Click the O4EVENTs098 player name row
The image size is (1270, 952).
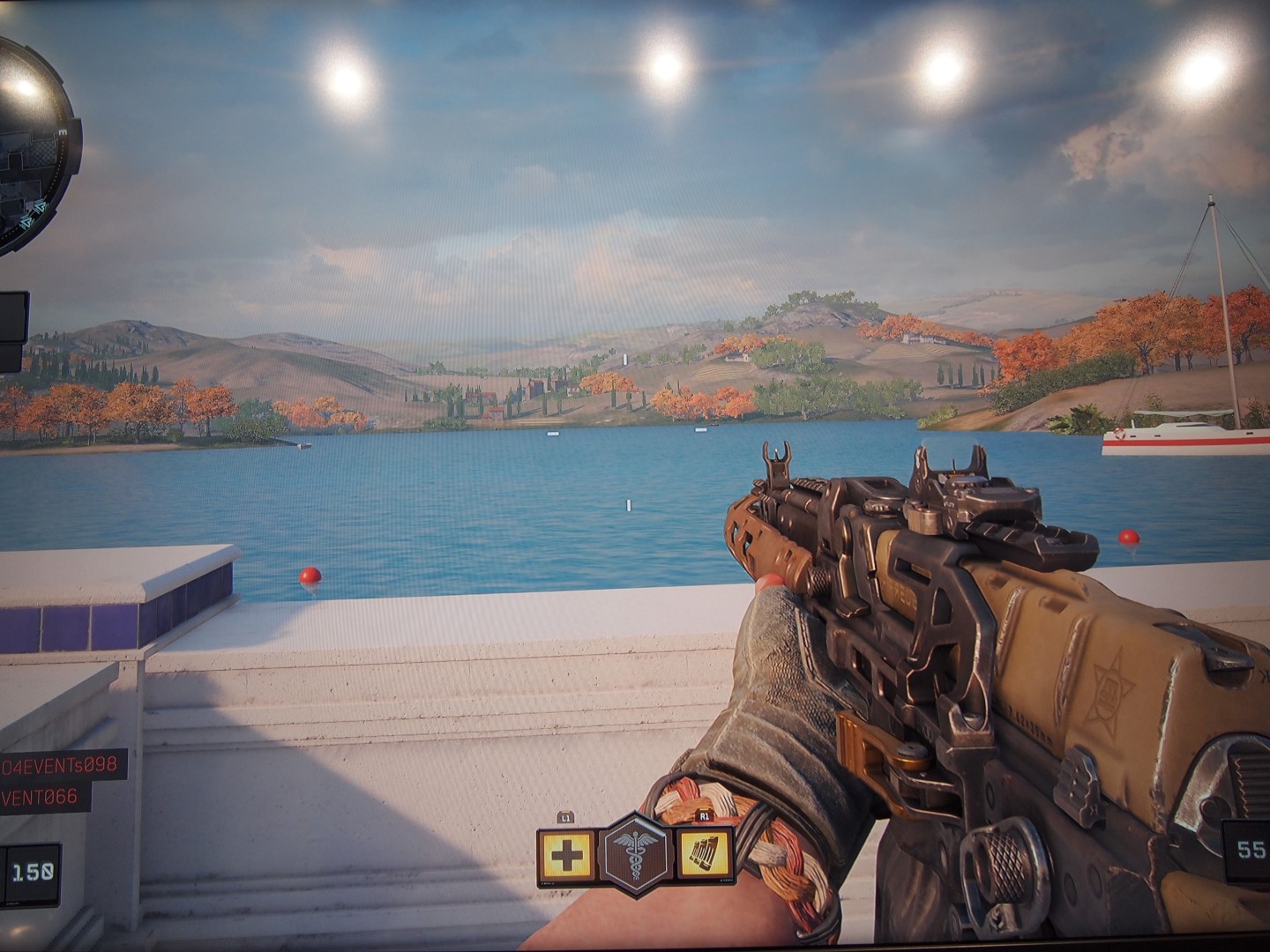(x=60, y=763)
